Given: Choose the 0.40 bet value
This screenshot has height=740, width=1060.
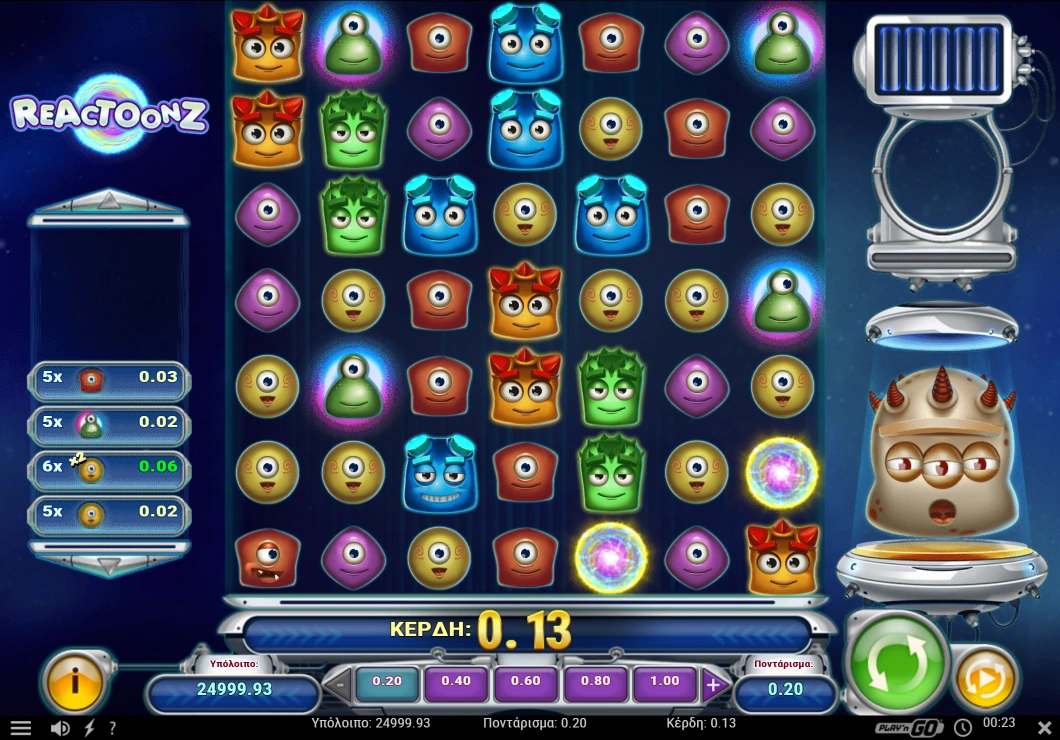Looking at the screenshot, I should point(456,682).
